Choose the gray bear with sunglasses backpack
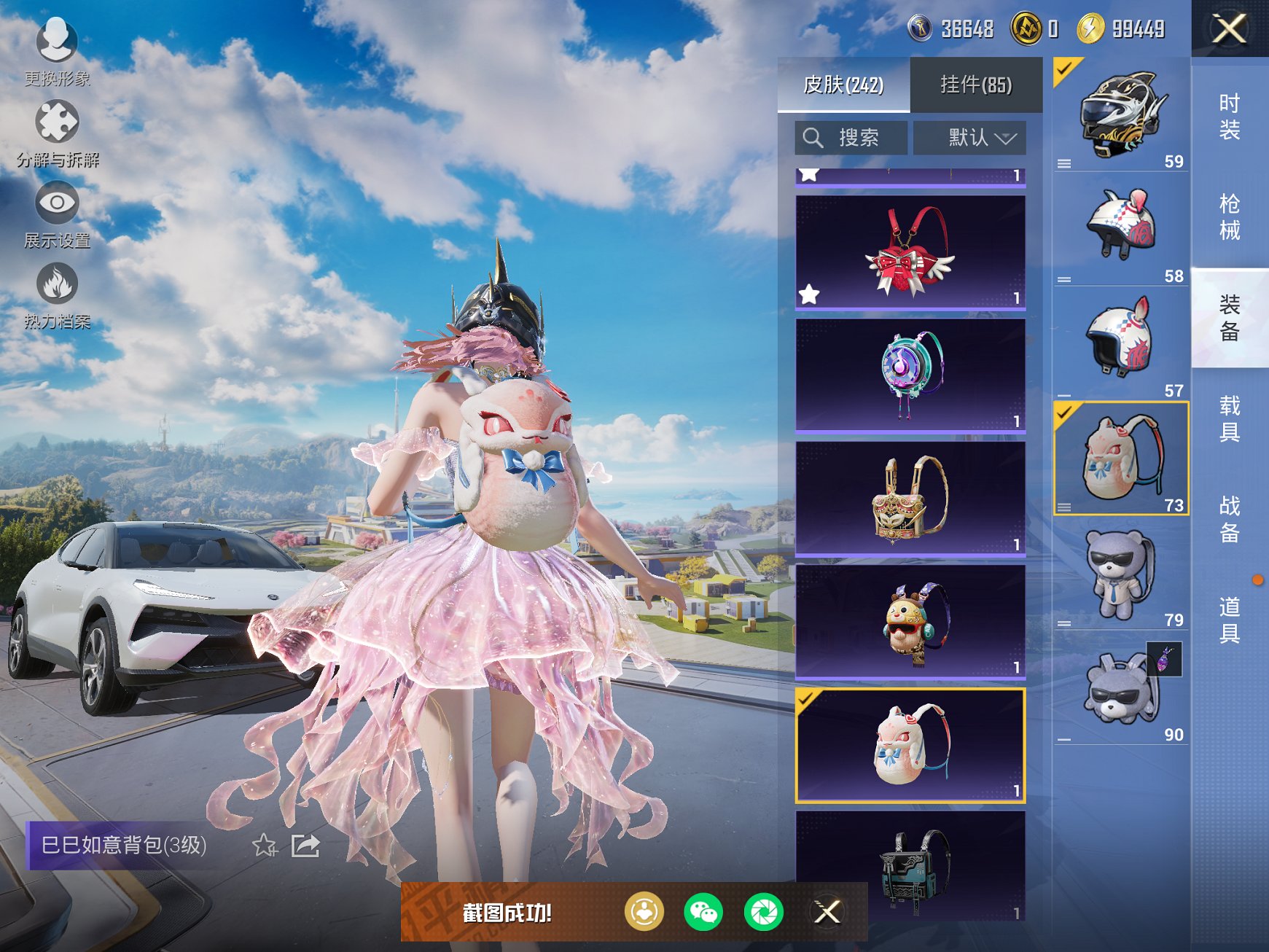Image resolution: width=1269 pixels, height=952 pixels. 1121,574
